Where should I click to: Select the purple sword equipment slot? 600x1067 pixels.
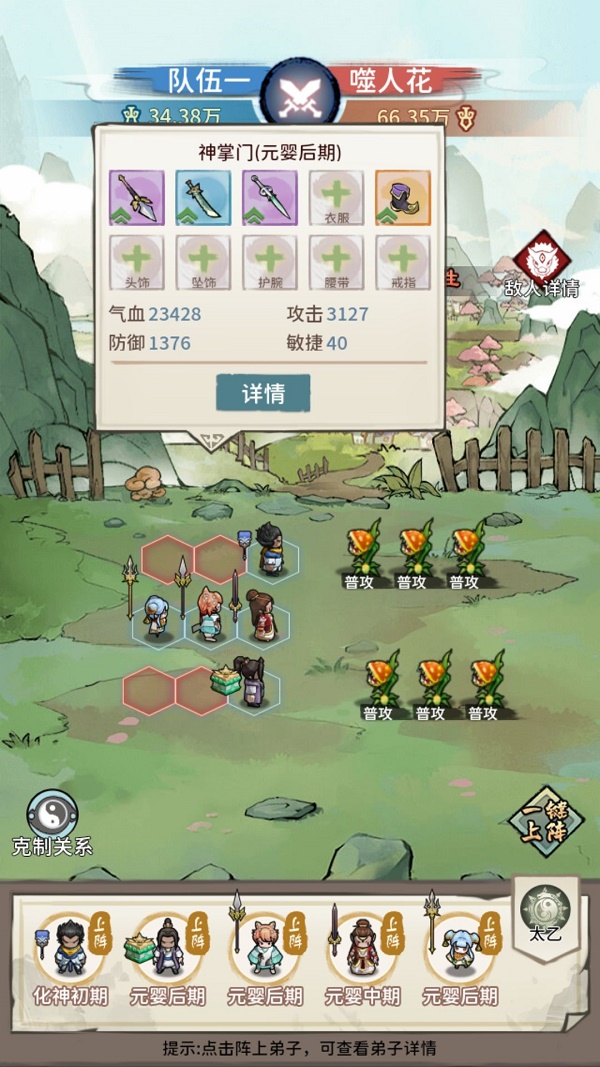[x=269, y=197]
